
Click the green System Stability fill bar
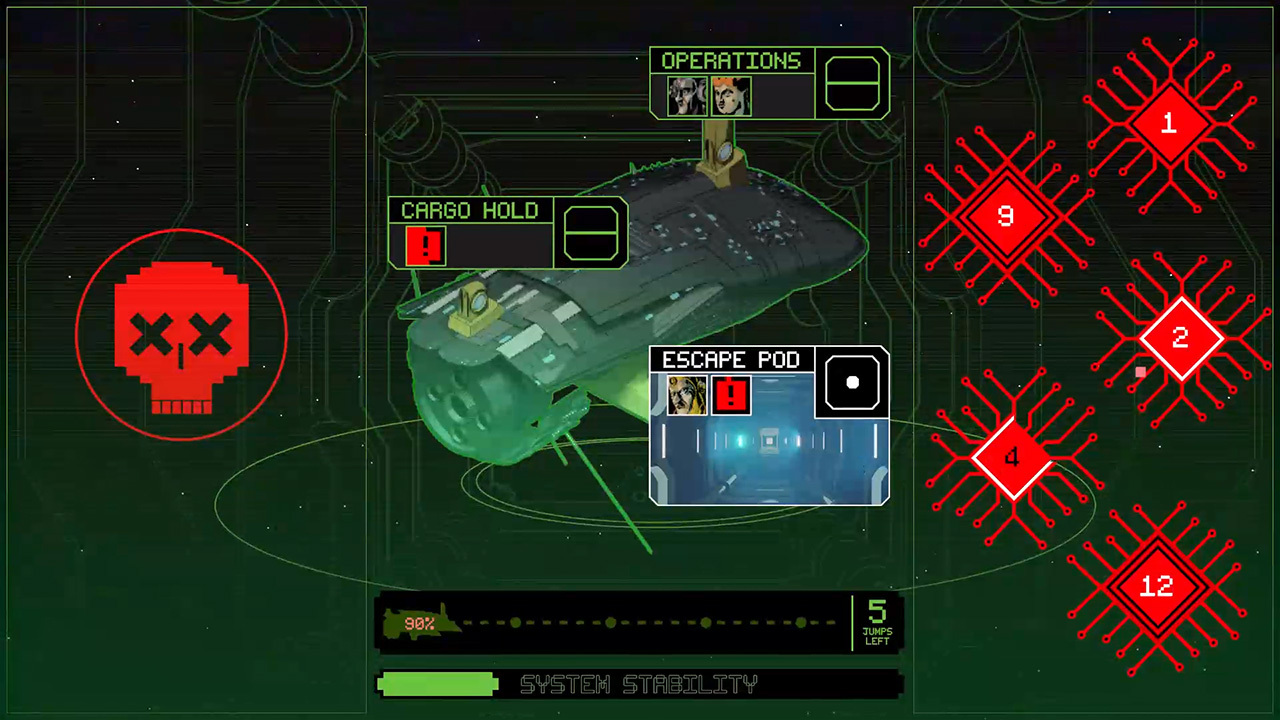click(437, 684)
